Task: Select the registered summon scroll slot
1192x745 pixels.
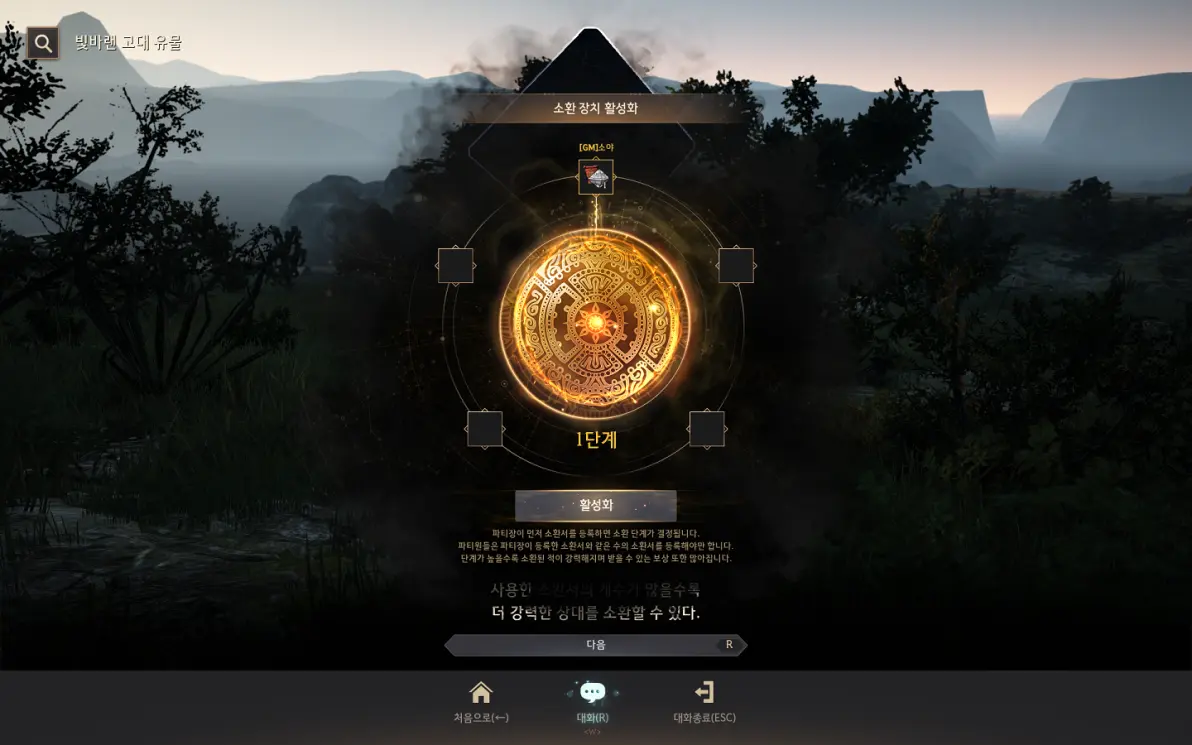Action: (596, 177)
